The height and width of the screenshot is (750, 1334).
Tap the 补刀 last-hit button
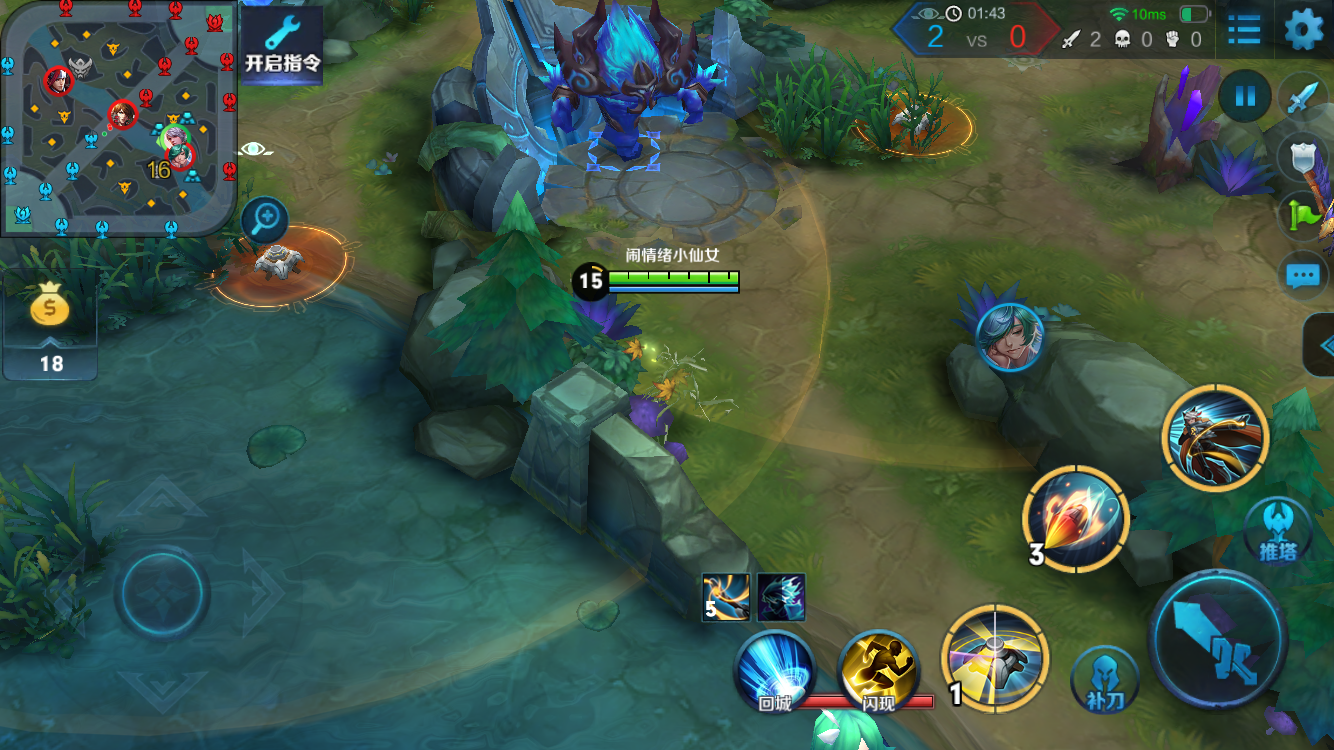coord(1105,680)
